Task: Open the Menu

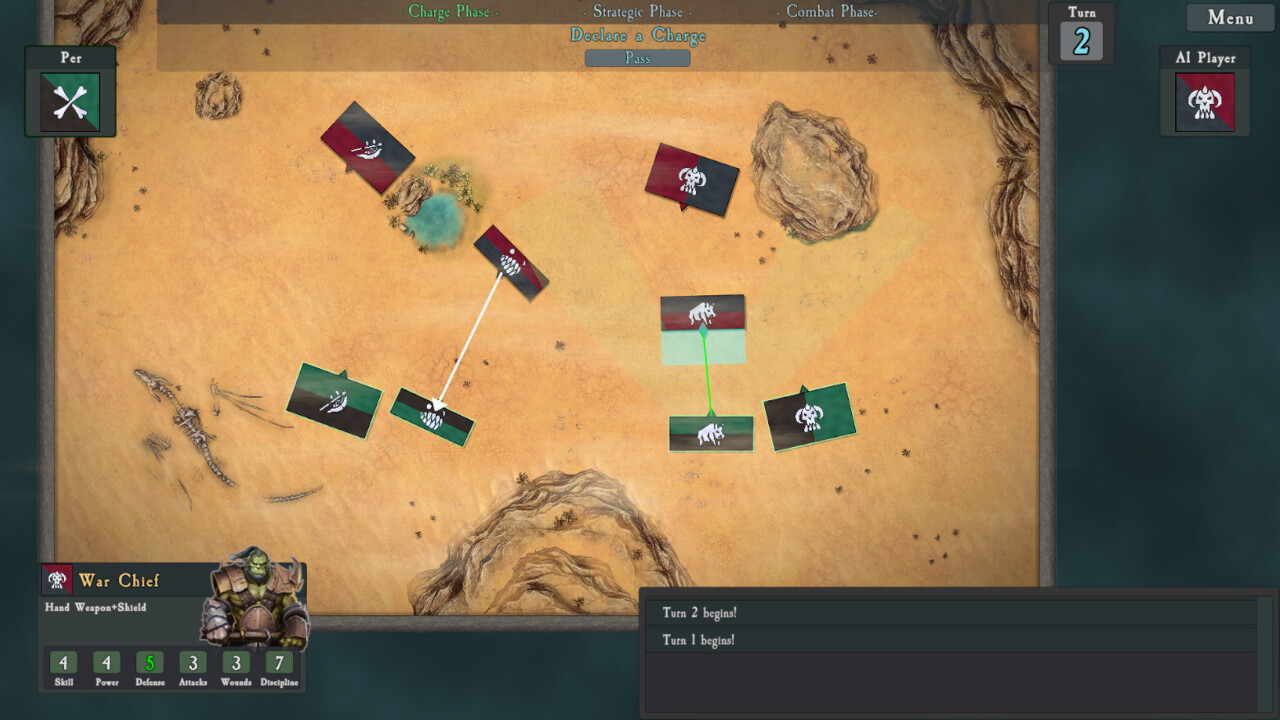Action: click(1230, 18)
